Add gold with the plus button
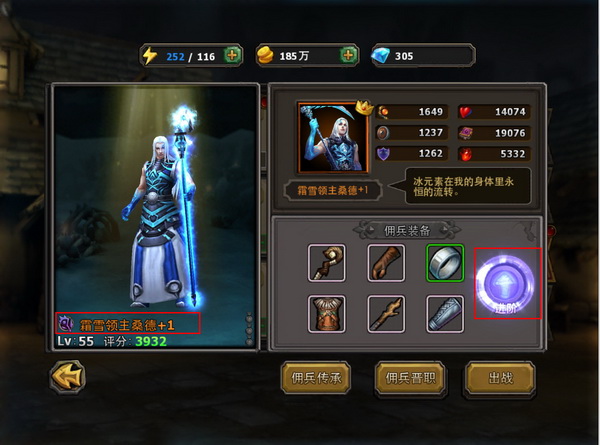 tap(349, 55)
